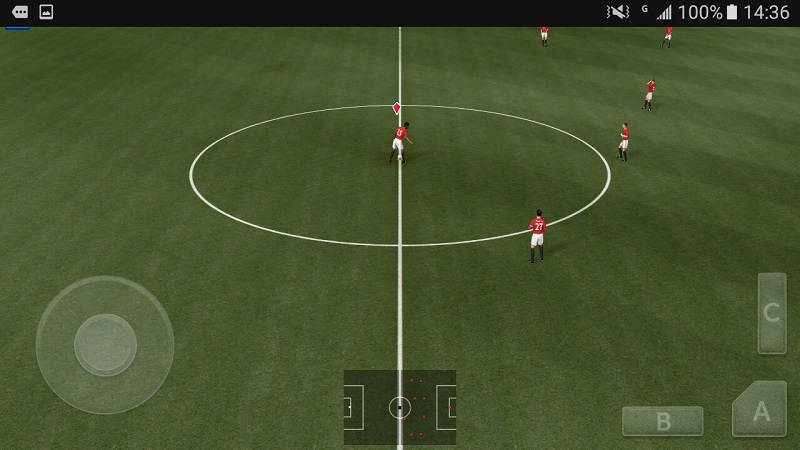Tap the C action button
Image resolution: width=800 pixels, height=450 pixels.
pyautogui.click(x=771, y=313)
